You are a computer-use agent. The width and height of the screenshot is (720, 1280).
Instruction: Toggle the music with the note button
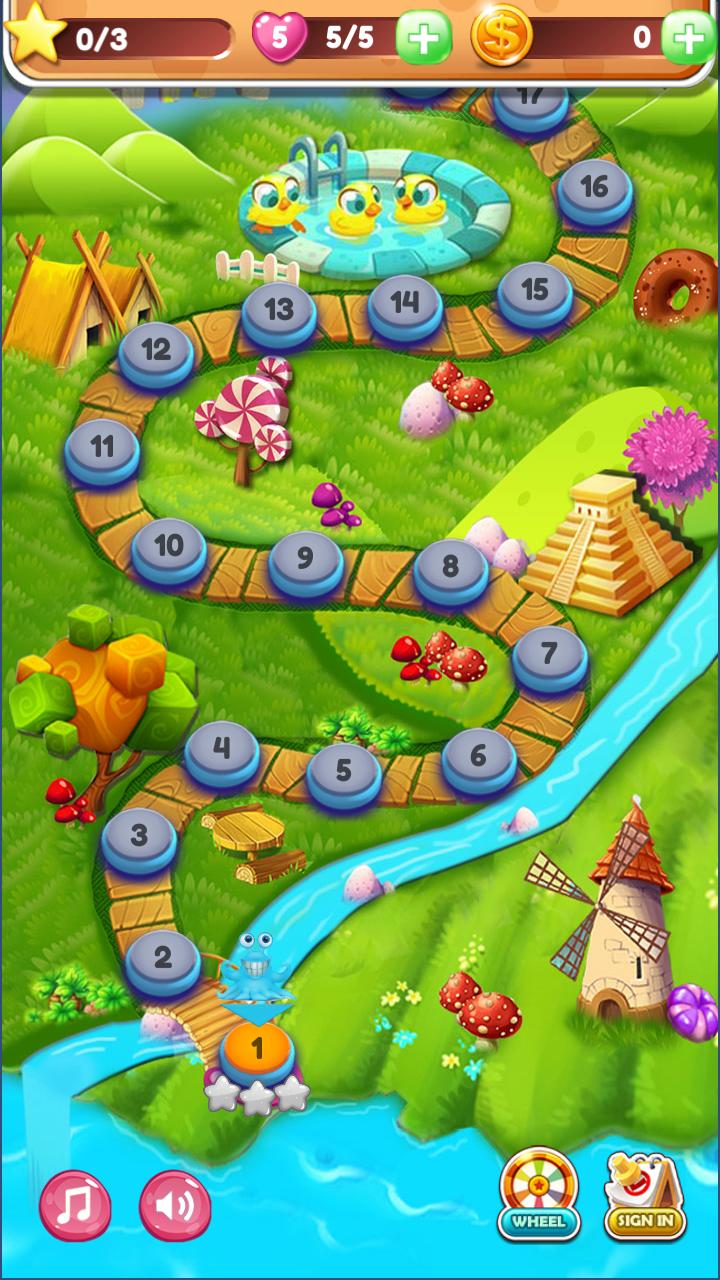click(x=75, y=1205)
